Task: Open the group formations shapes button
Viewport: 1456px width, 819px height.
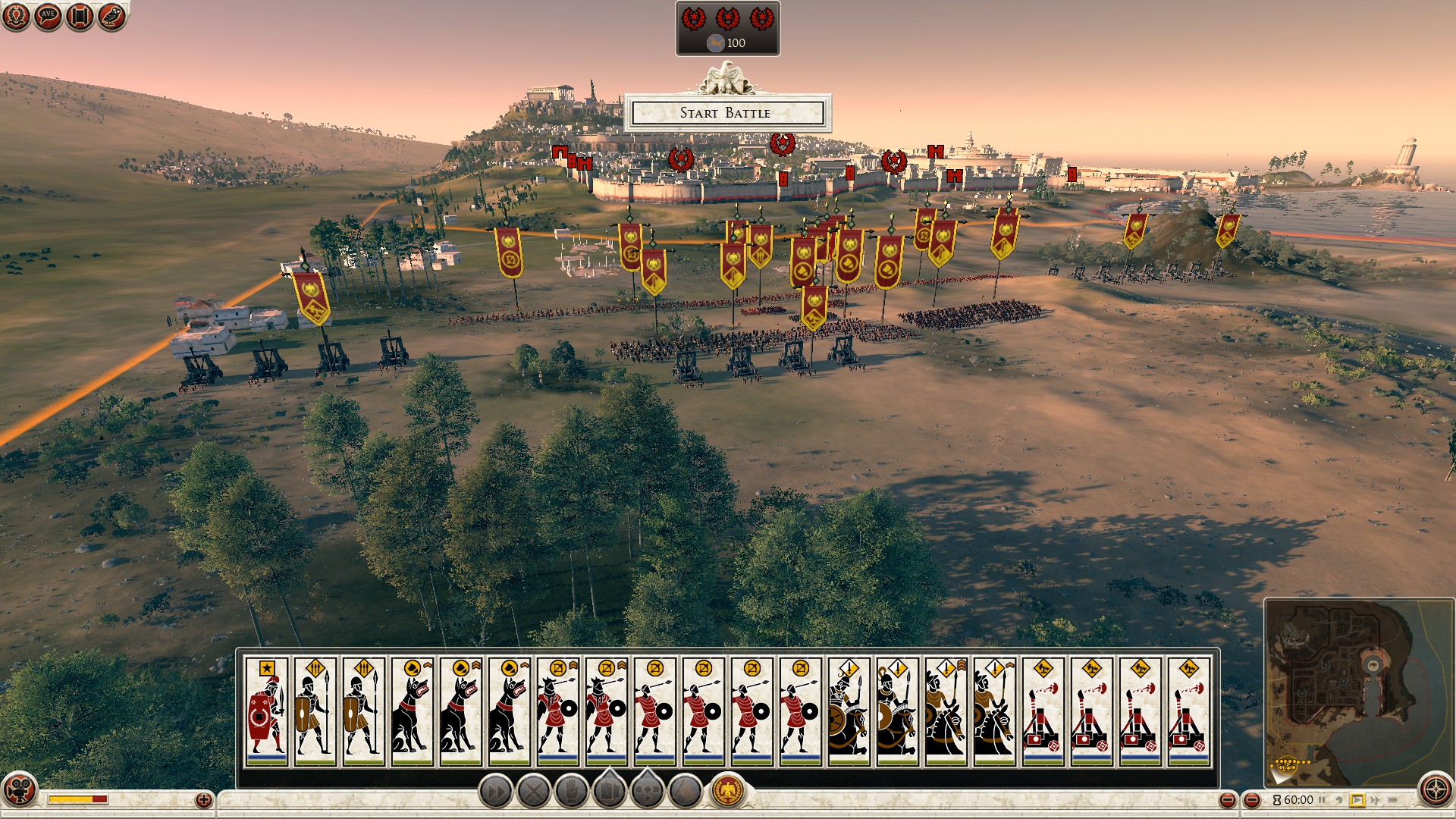Action: pyautogui.click(x=648, y=792)
